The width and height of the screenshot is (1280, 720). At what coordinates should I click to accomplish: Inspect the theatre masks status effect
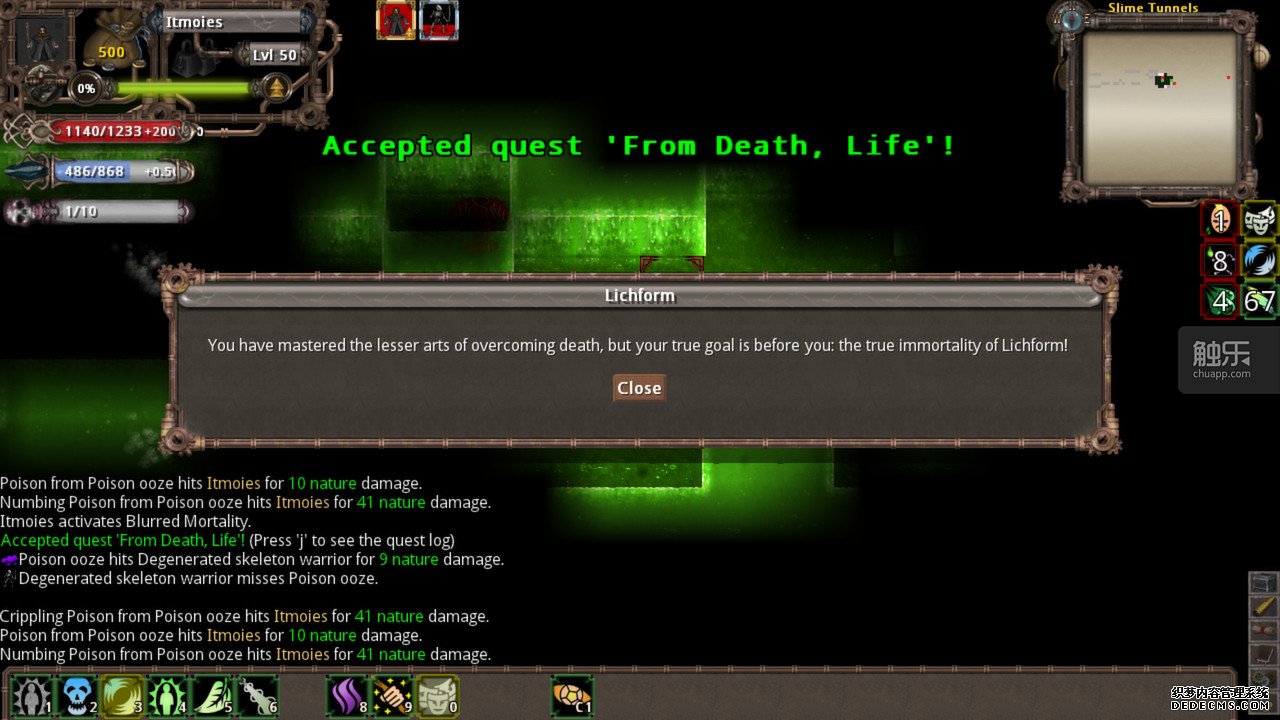[1260, 219]
